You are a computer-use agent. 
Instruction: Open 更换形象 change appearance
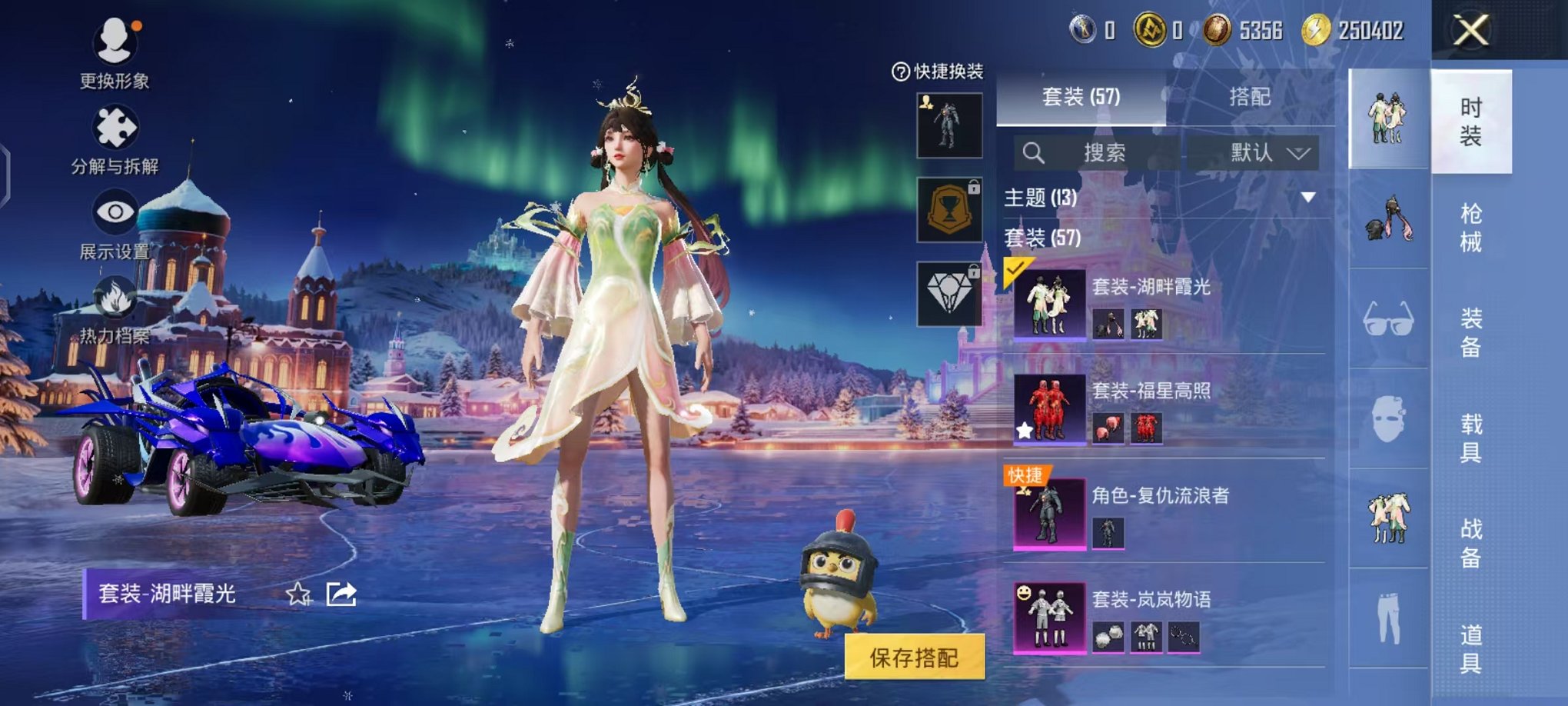point(115,51)
